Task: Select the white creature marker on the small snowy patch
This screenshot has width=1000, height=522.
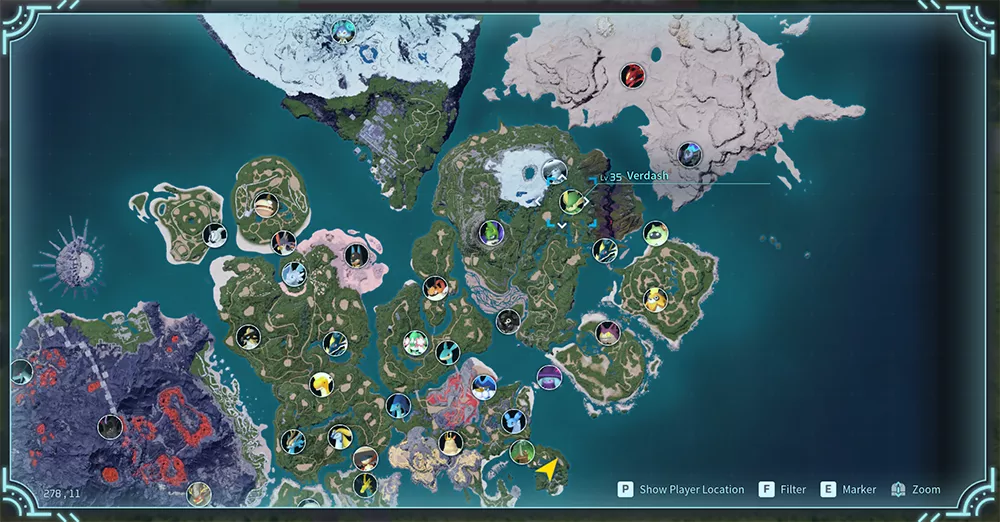Action: tap(554, 172)
